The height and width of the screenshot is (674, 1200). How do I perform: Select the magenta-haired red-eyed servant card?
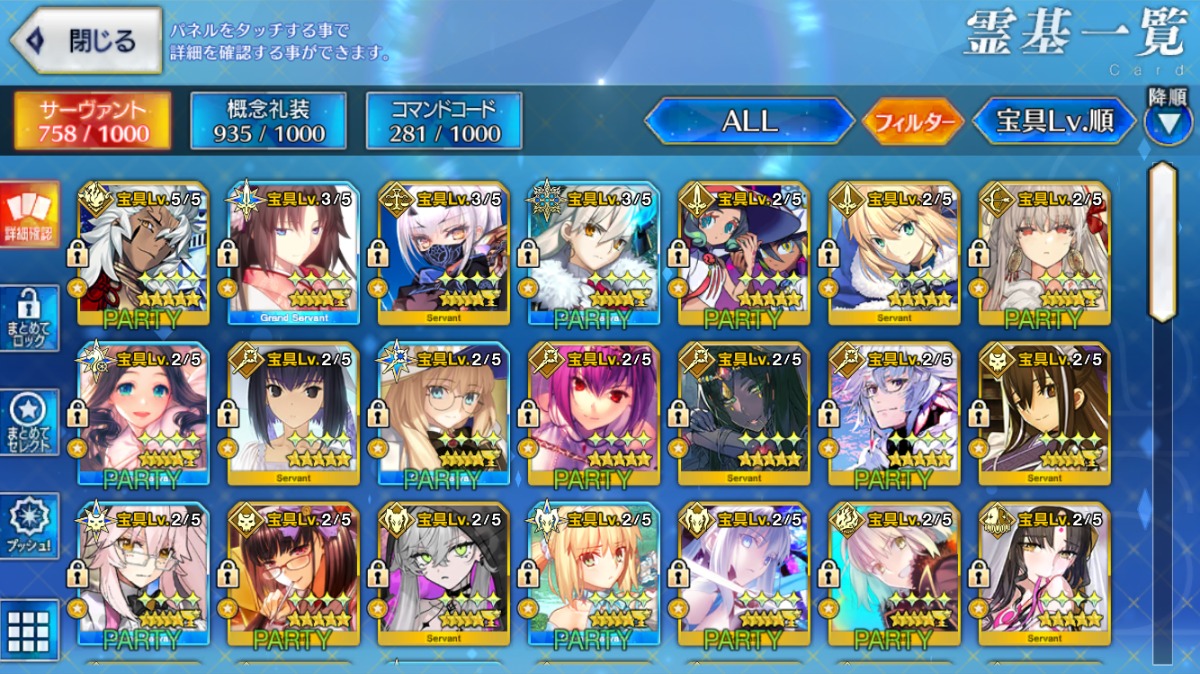tap(593, 414)
